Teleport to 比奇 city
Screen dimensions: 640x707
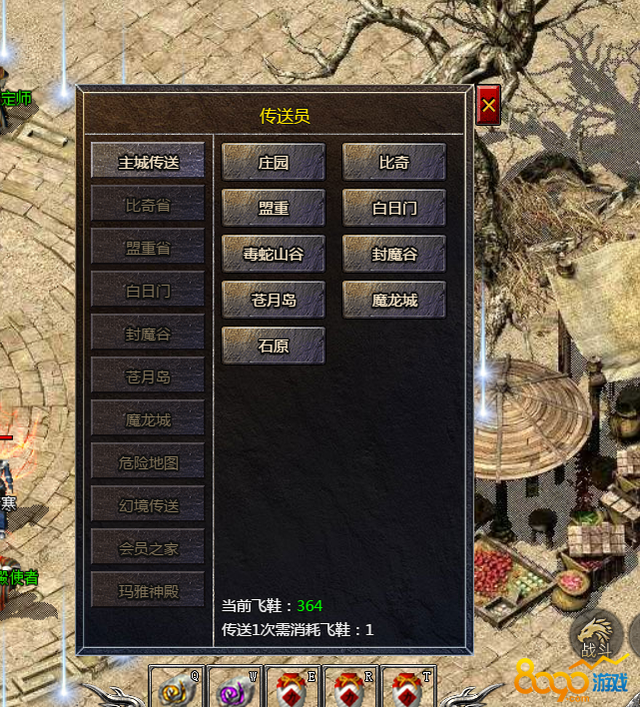click(394, 162)
